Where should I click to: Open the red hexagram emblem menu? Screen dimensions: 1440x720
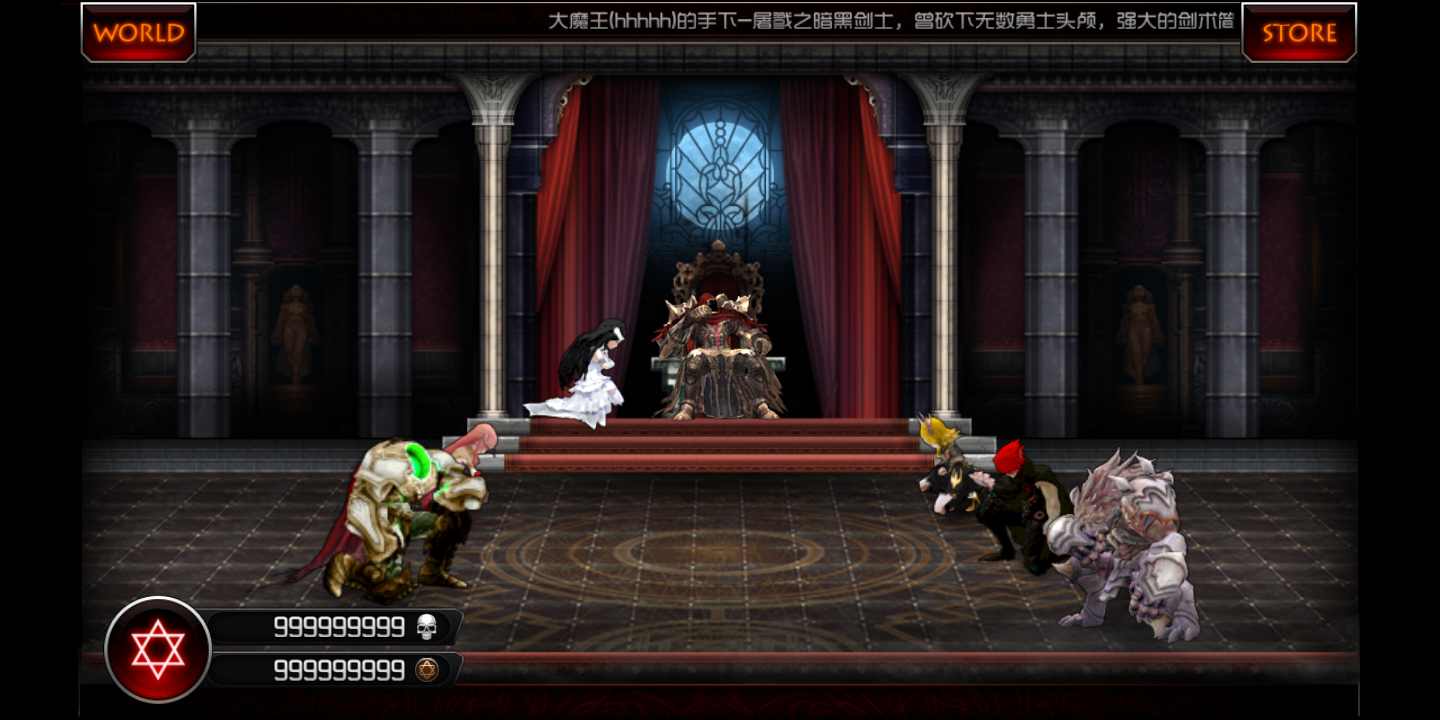pos(155,648)
